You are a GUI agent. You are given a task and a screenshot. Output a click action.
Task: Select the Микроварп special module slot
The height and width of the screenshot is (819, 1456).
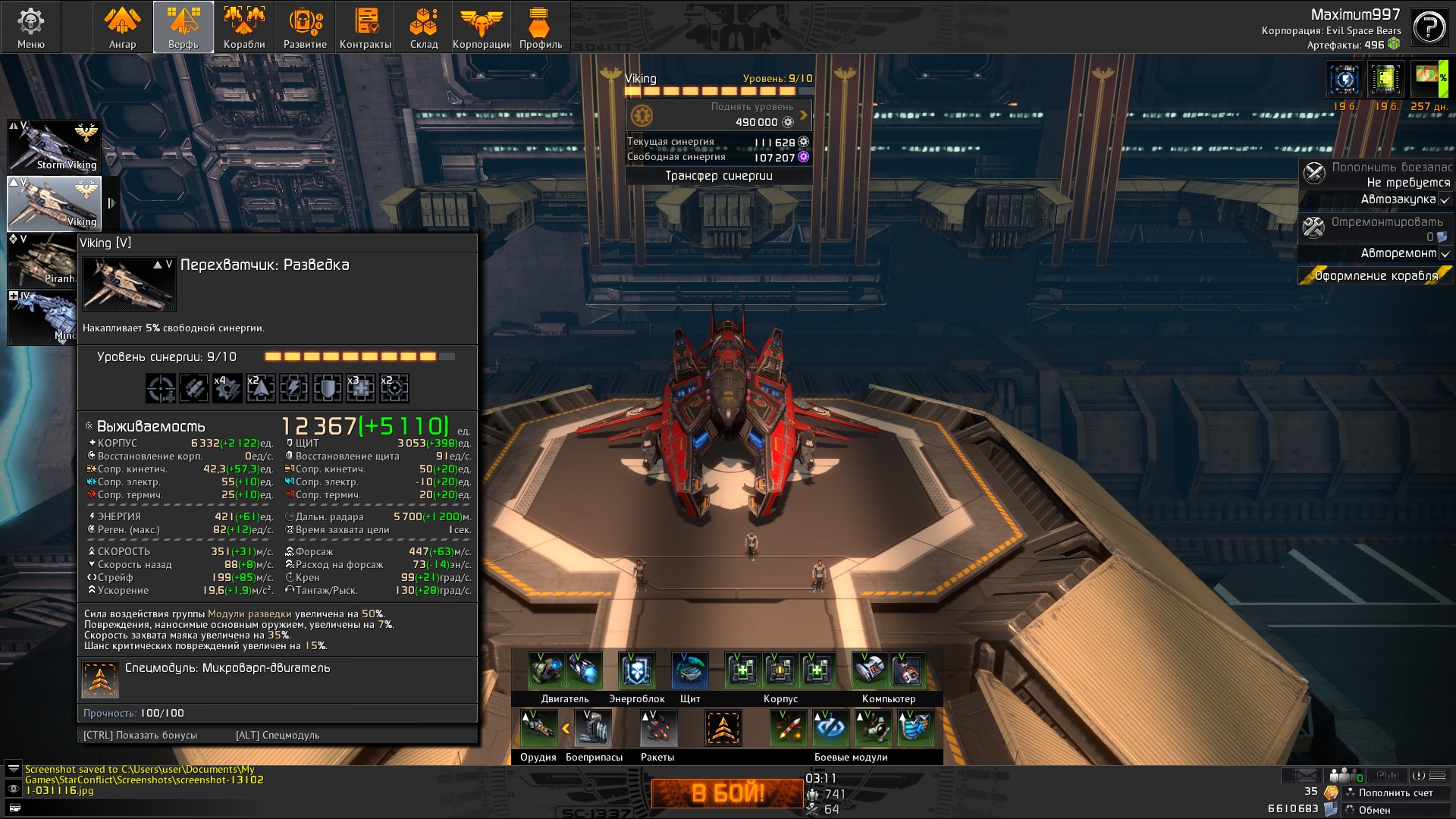(x=723, y=728)
